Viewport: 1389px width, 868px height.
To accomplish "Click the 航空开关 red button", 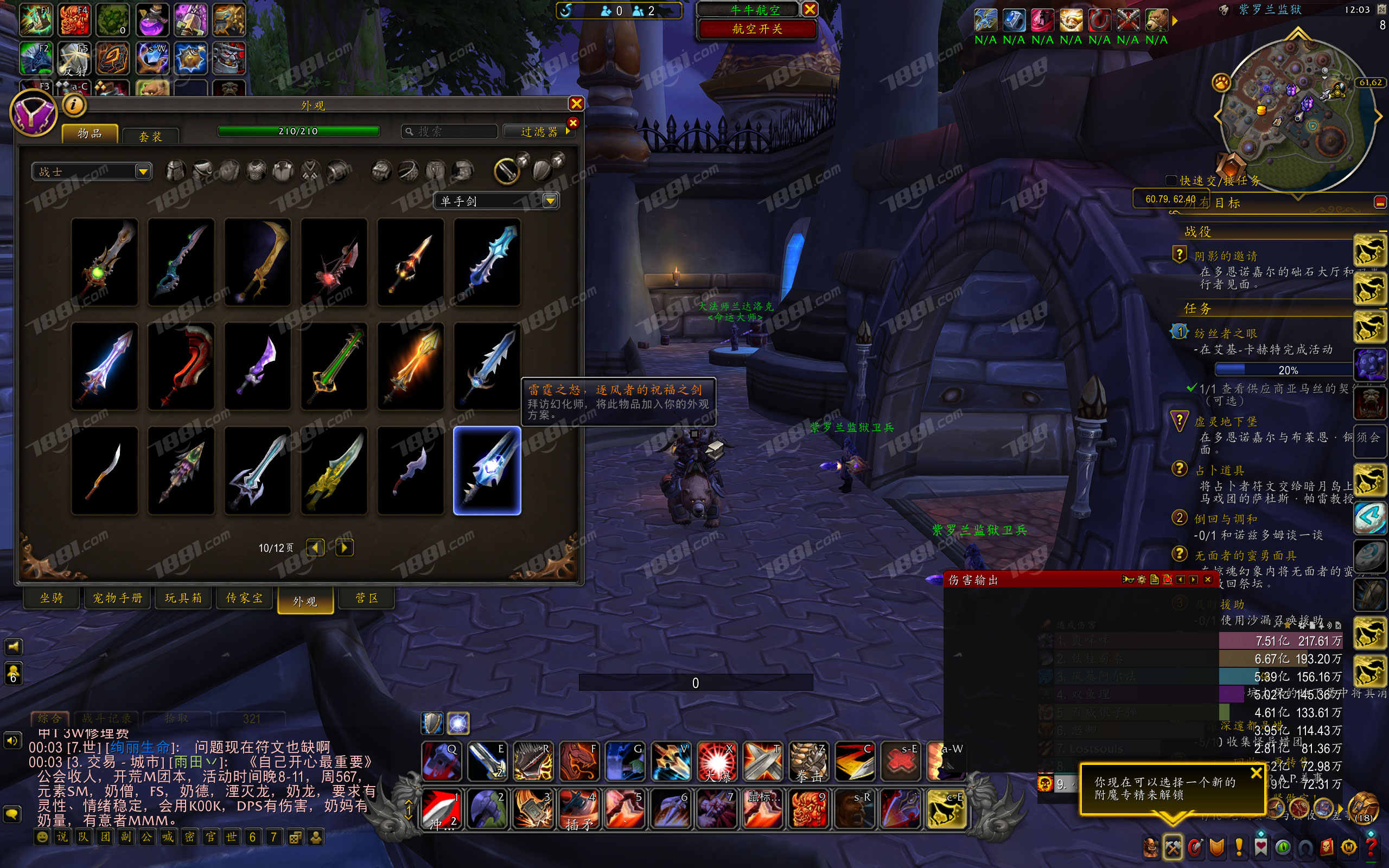I will (757, 29).
